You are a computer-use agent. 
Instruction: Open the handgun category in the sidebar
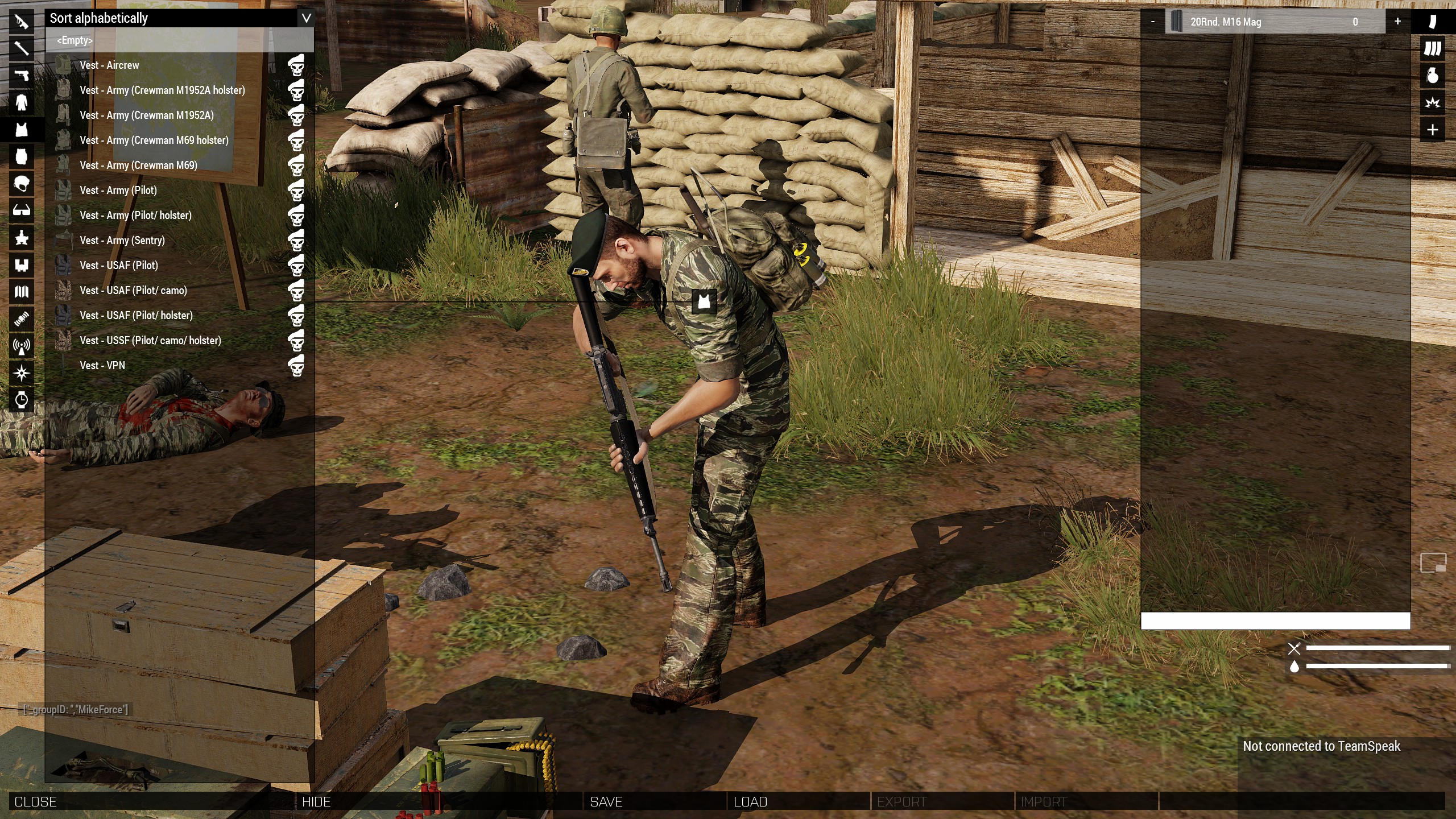[x=22, y=76]
